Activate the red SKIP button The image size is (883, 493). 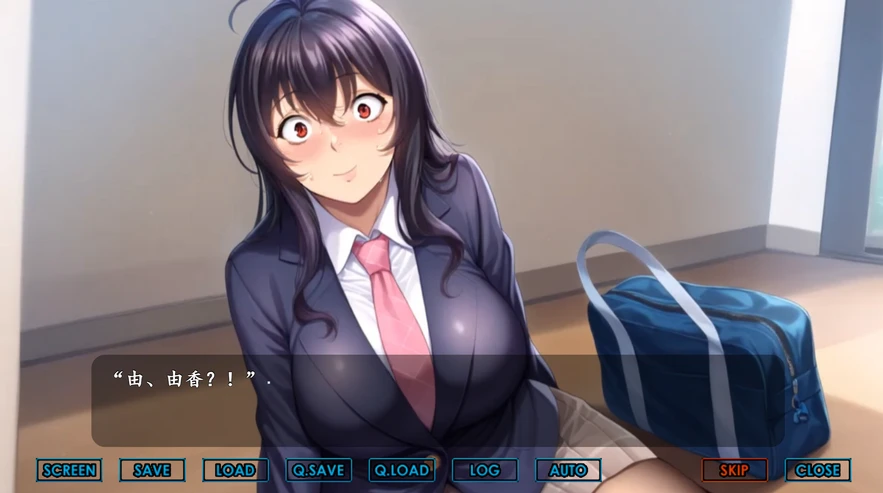[x=734, y=470]
